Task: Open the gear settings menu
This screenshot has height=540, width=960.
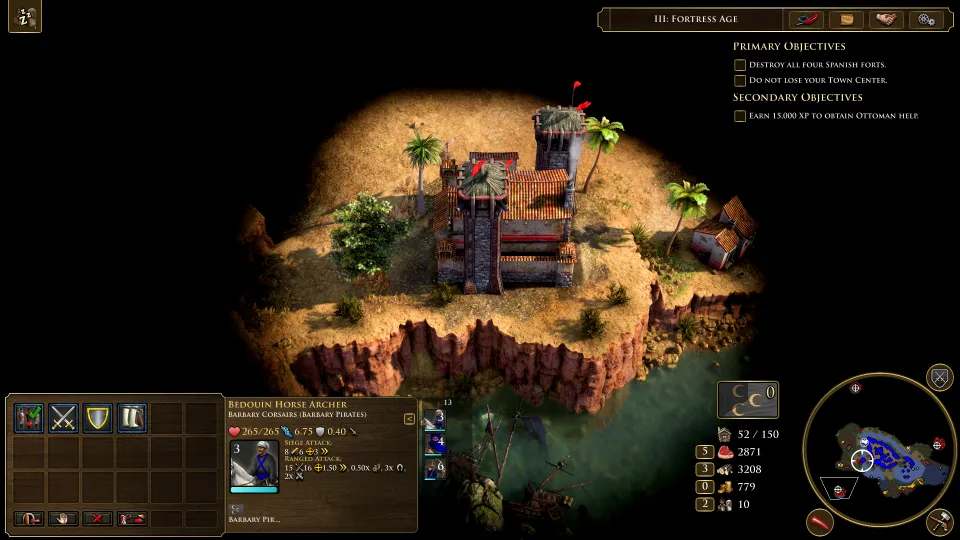Action: (x=925, y=19)
